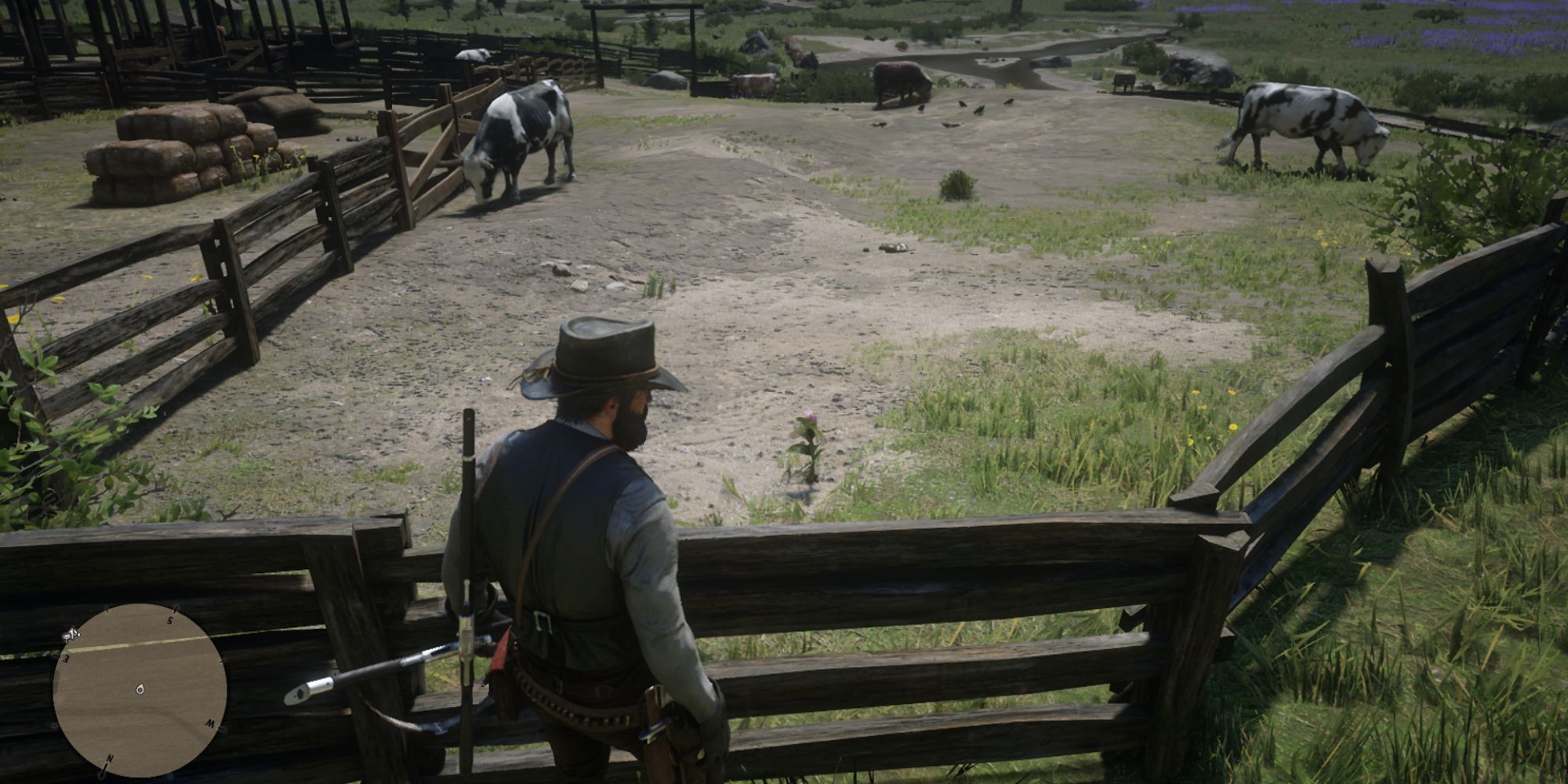Click the 'E' compass letter on the minimap
This screenshot has height=784, width=1568.
click(66, 656)
